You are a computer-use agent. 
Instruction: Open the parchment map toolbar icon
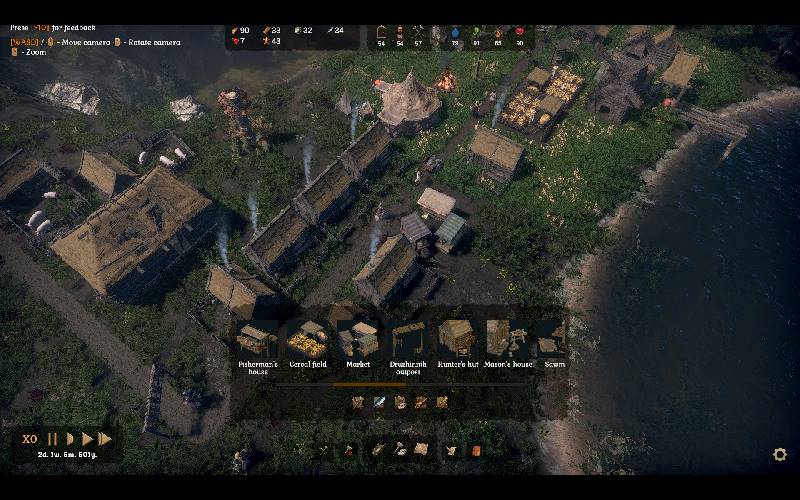[x=421, y=450]
